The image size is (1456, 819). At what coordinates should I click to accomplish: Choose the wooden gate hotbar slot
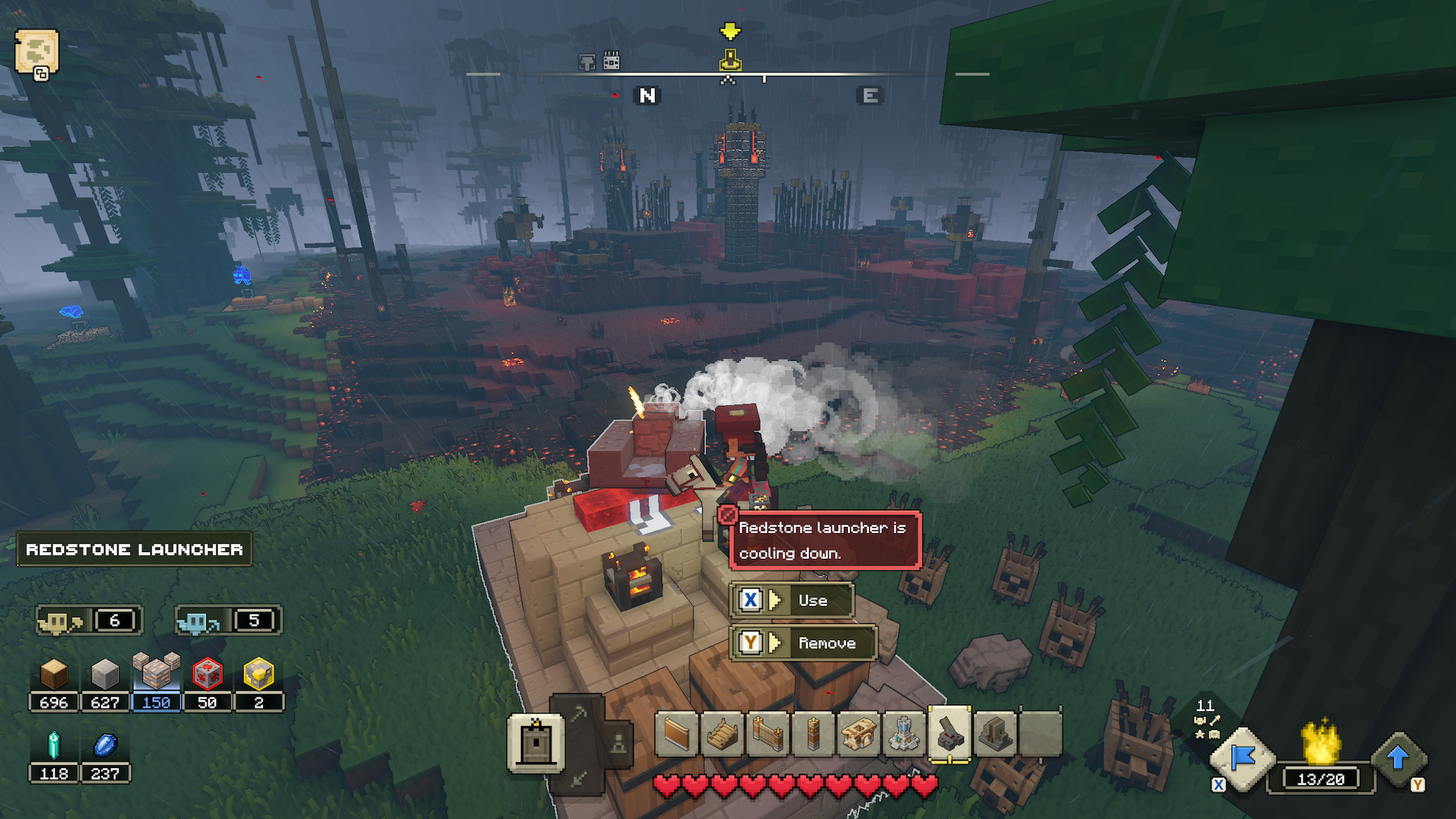click(x=767, y=733)
